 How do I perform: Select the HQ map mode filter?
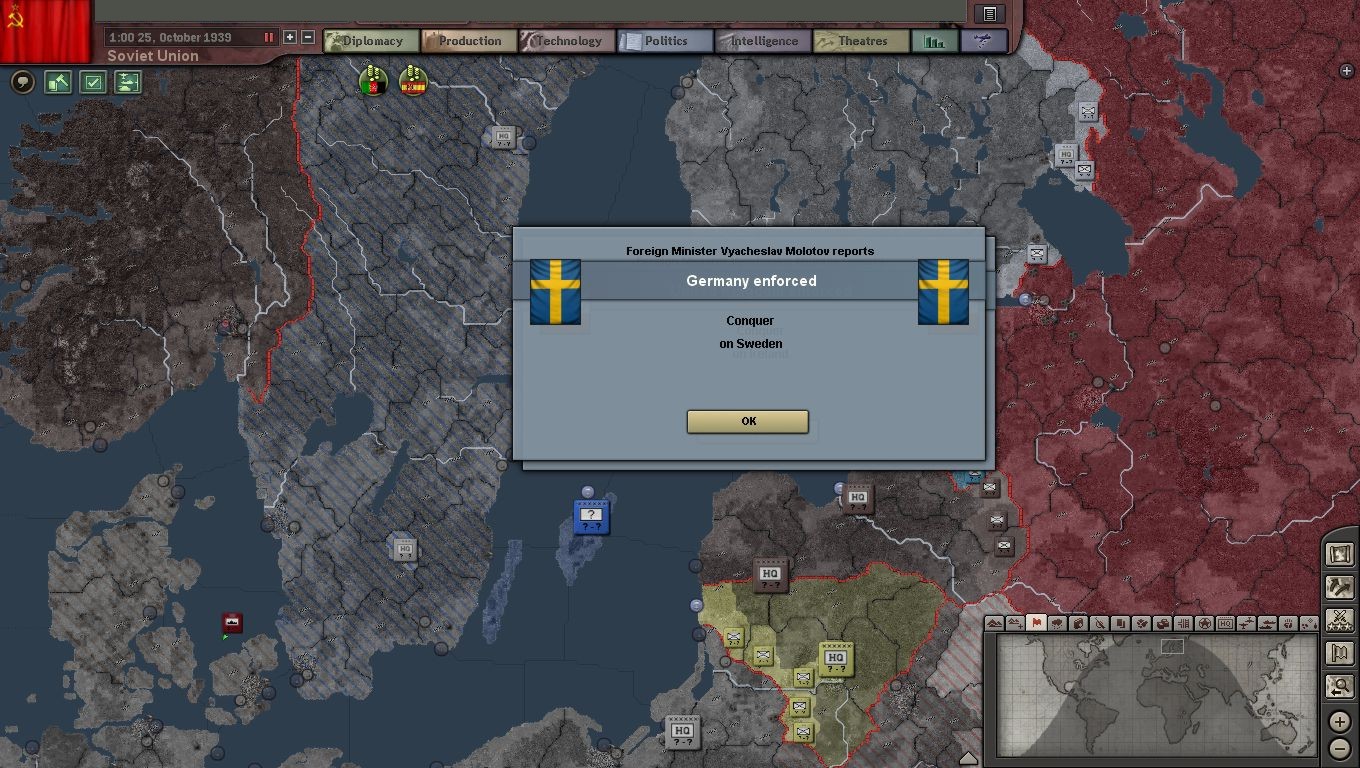1225,623
